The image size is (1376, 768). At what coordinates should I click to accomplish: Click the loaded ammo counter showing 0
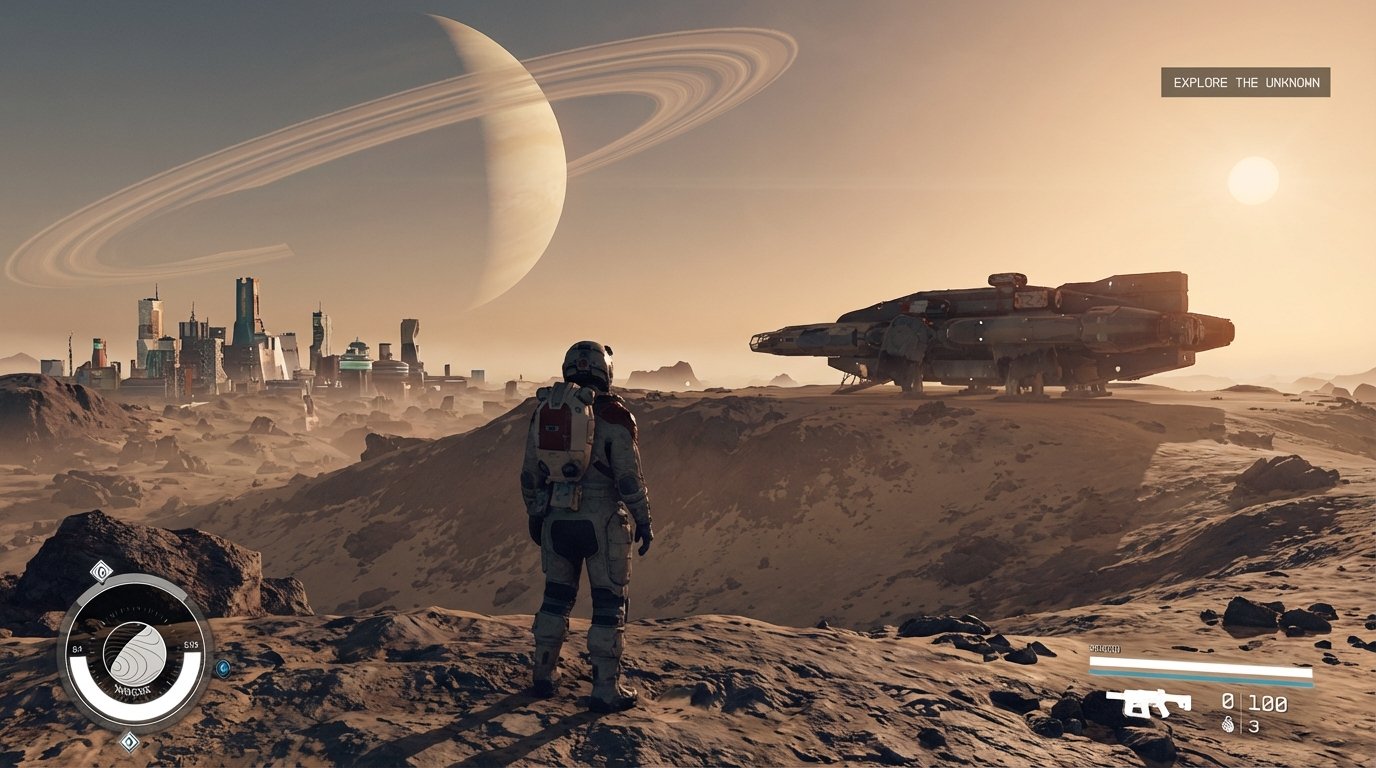pos(1227,701)
